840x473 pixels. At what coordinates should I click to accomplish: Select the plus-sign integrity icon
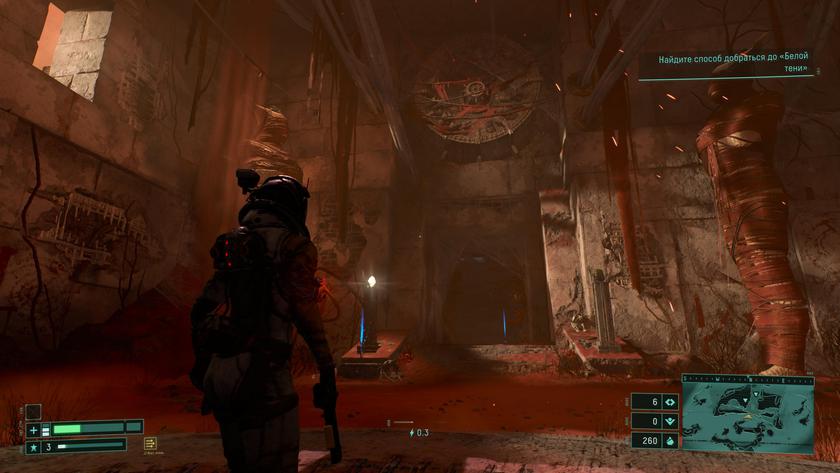(33, 430)
